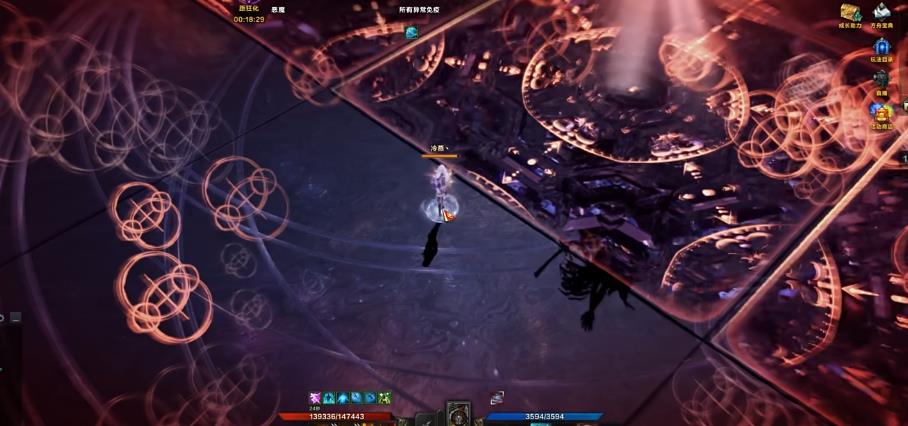Click the small tilted card icon above mana bar
The width and height of the screenshot is (908, 426).
coord(497,398)
